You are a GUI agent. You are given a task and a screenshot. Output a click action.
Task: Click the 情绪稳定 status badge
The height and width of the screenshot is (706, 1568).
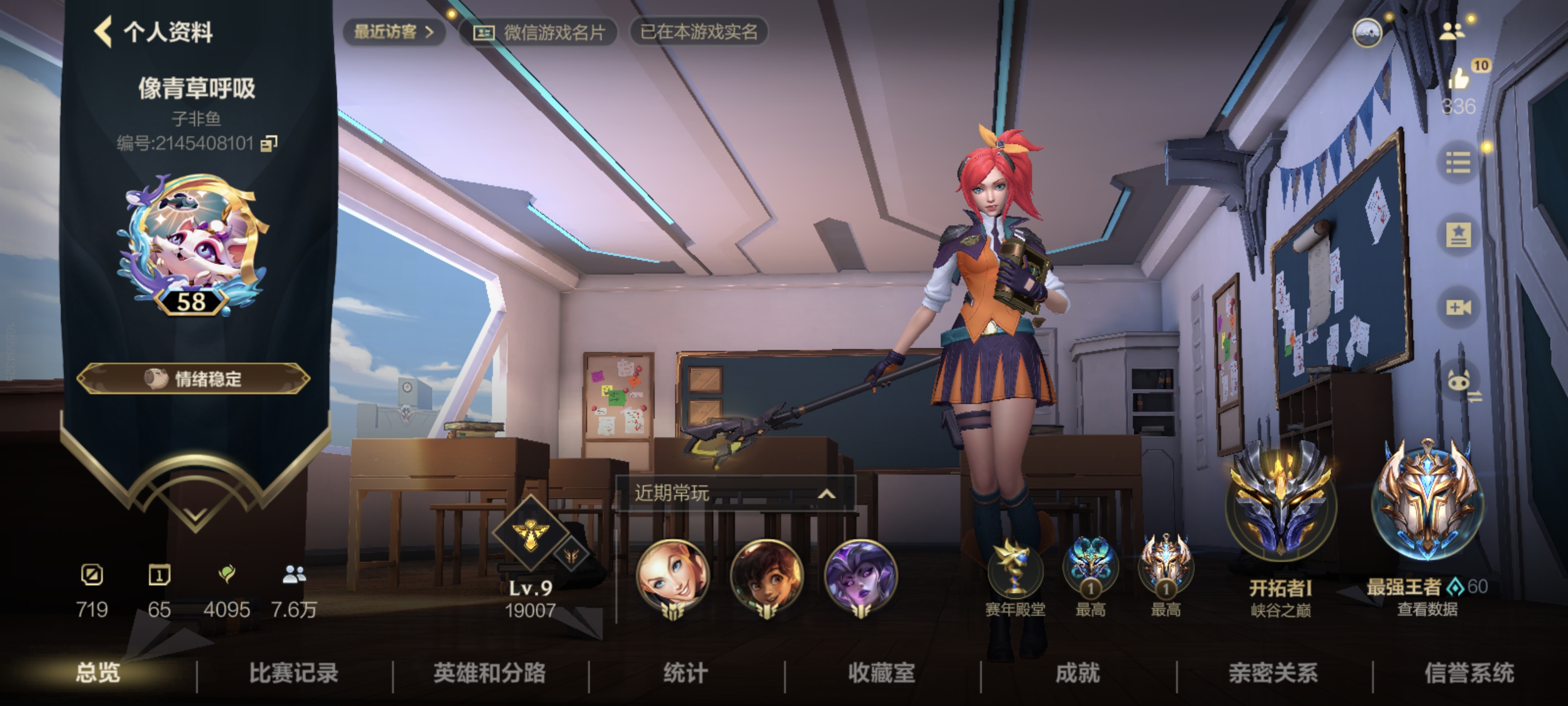click(194, 379)
